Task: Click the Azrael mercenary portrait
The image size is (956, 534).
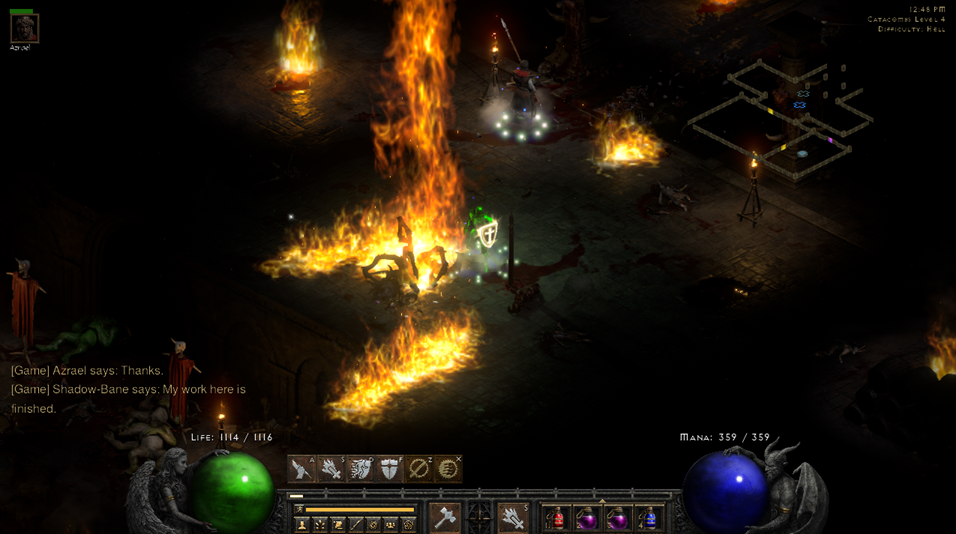Action: click(24, 27)
